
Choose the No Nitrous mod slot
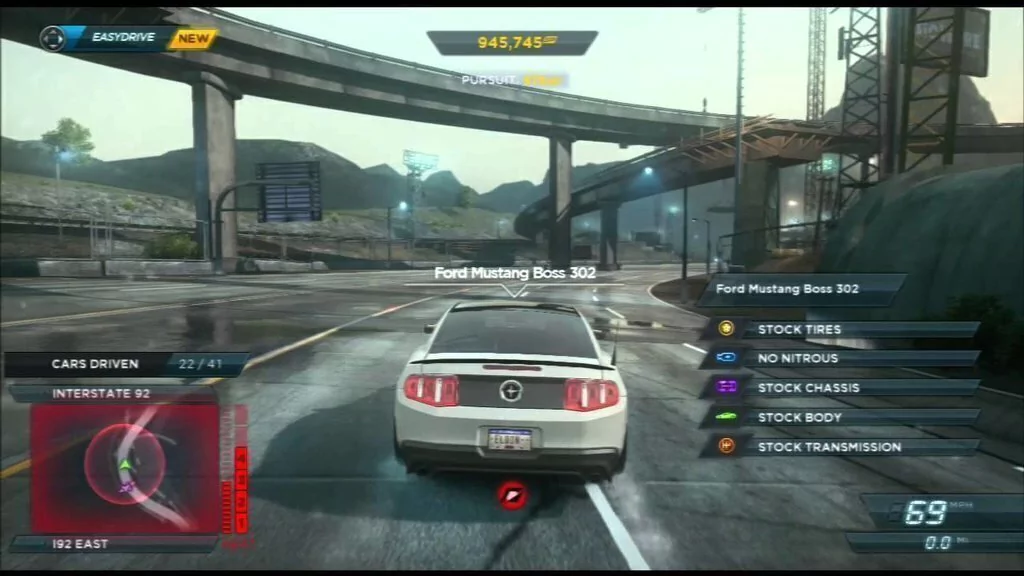[840, 358]
